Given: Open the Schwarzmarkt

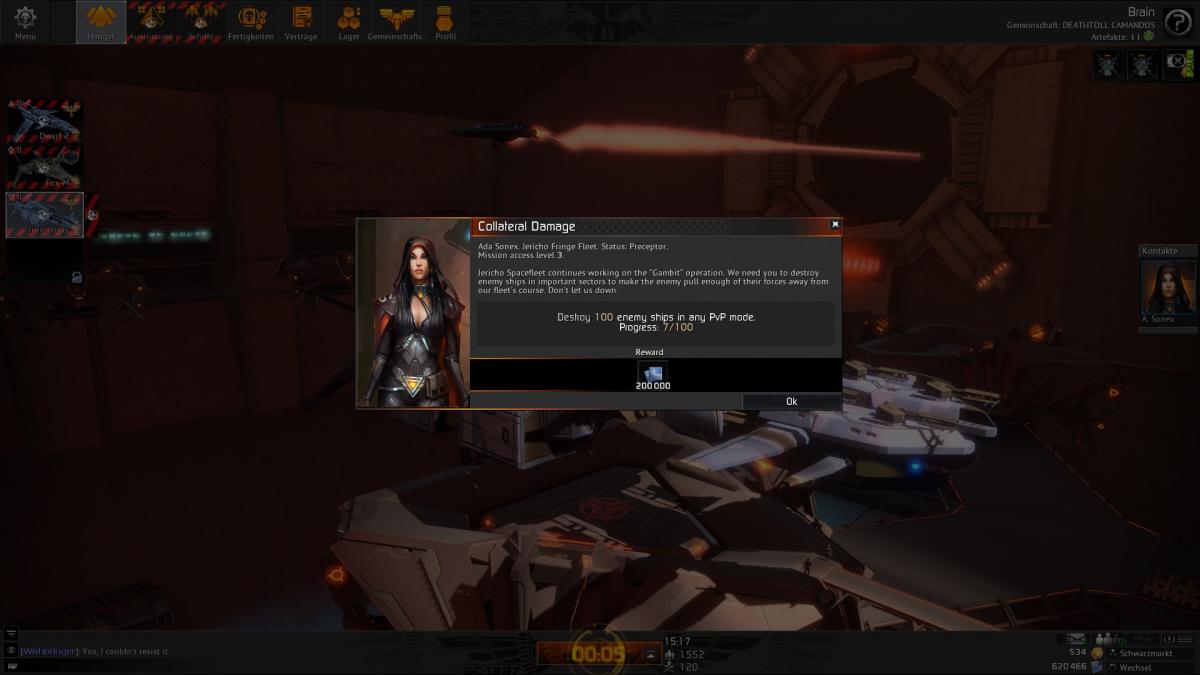Looking at the screenshot, I should (x=1130, y=653).
